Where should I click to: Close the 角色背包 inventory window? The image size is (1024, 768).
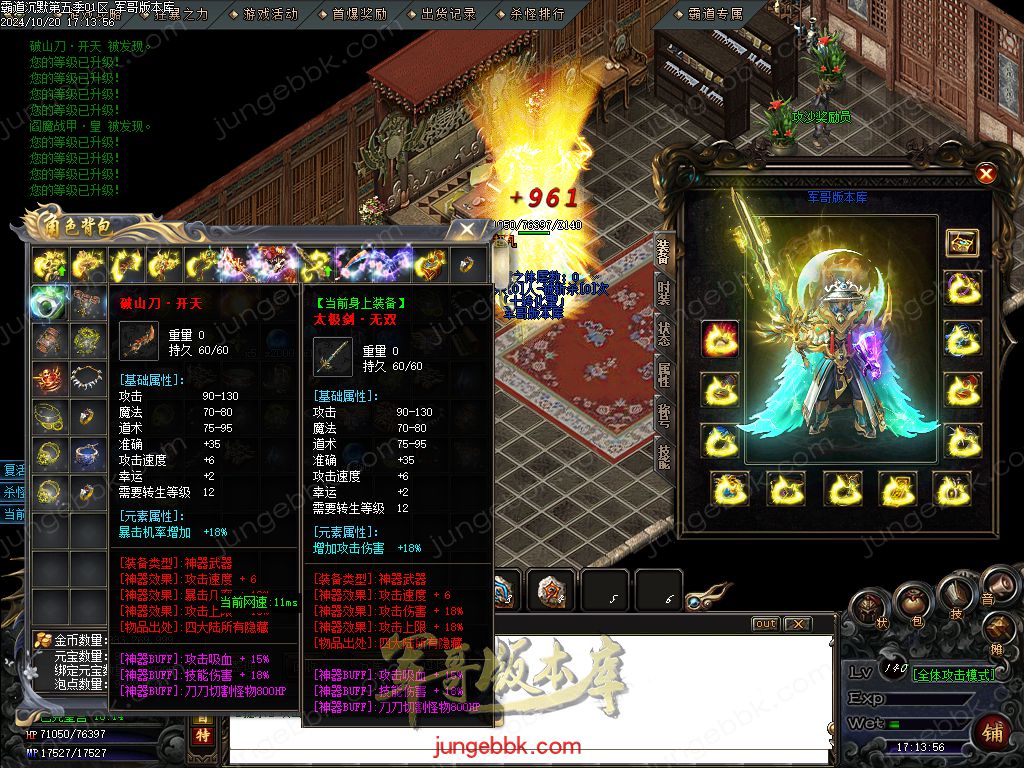[x=467, y=229]
